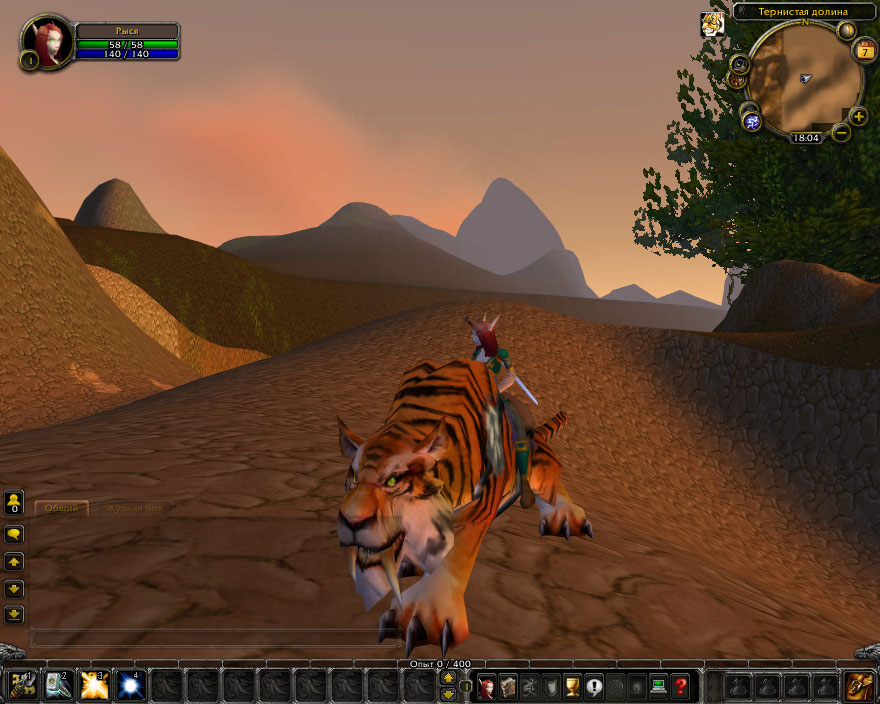Open the achievements golden chalice button
Image resolution: width=880 pixels, height=704 pixels.
coord(572,687)
